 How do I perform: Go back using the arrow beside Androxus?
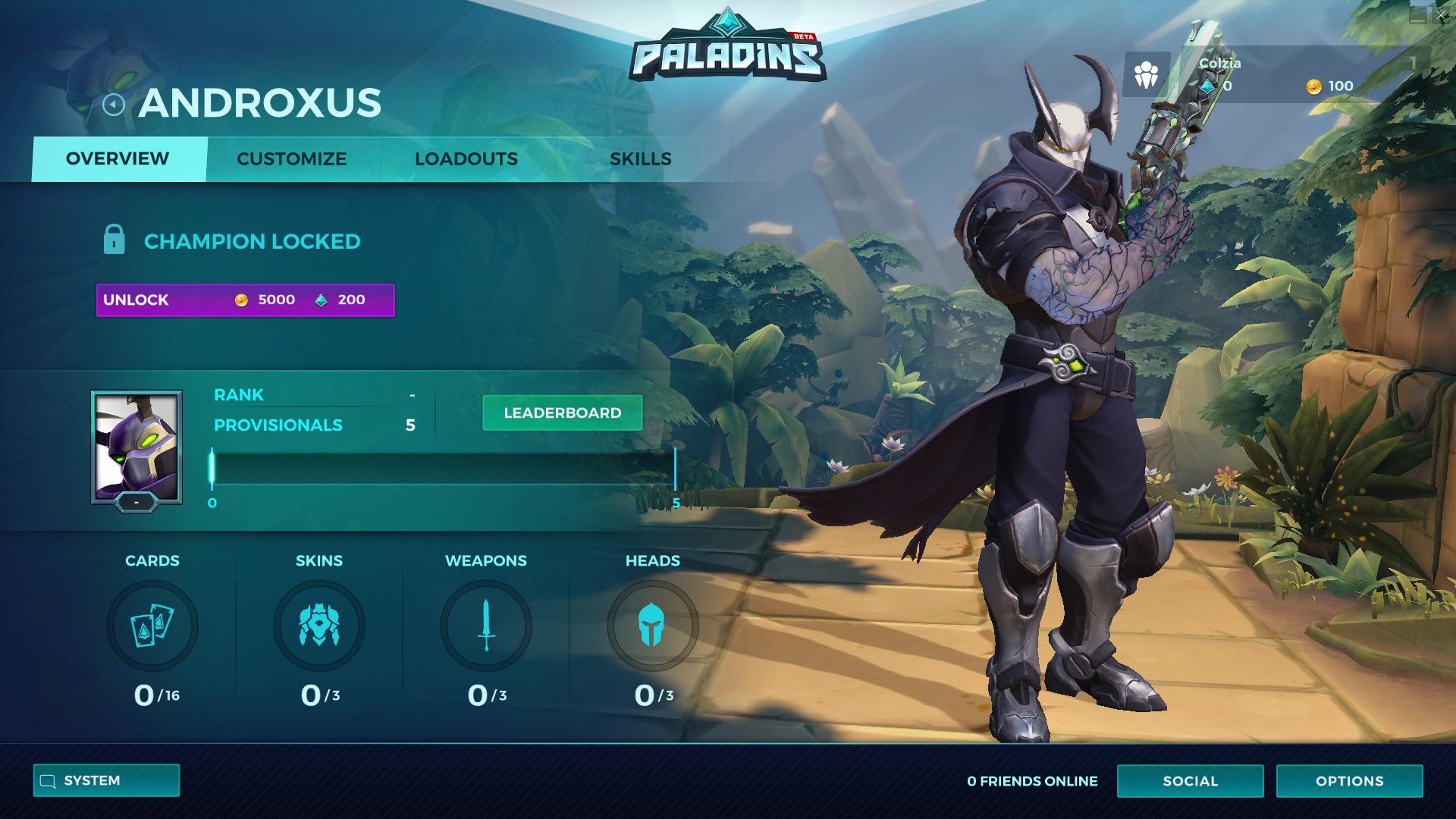[x=113, y=104]
